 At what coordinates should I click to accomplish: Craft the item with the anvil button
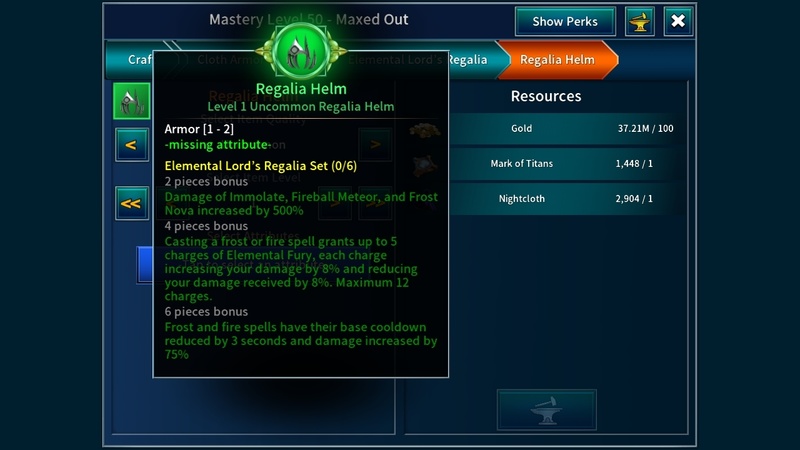click(x=546, y=409)
